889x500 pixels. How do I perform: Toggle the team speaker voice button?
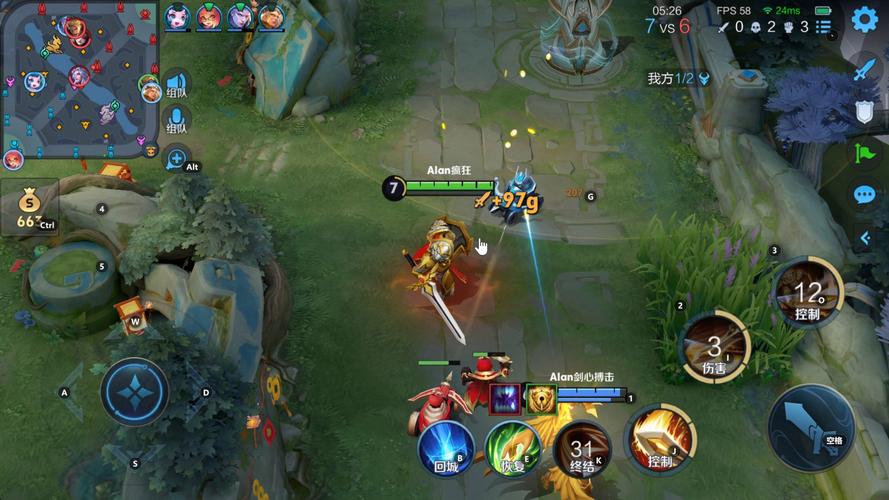177,85
